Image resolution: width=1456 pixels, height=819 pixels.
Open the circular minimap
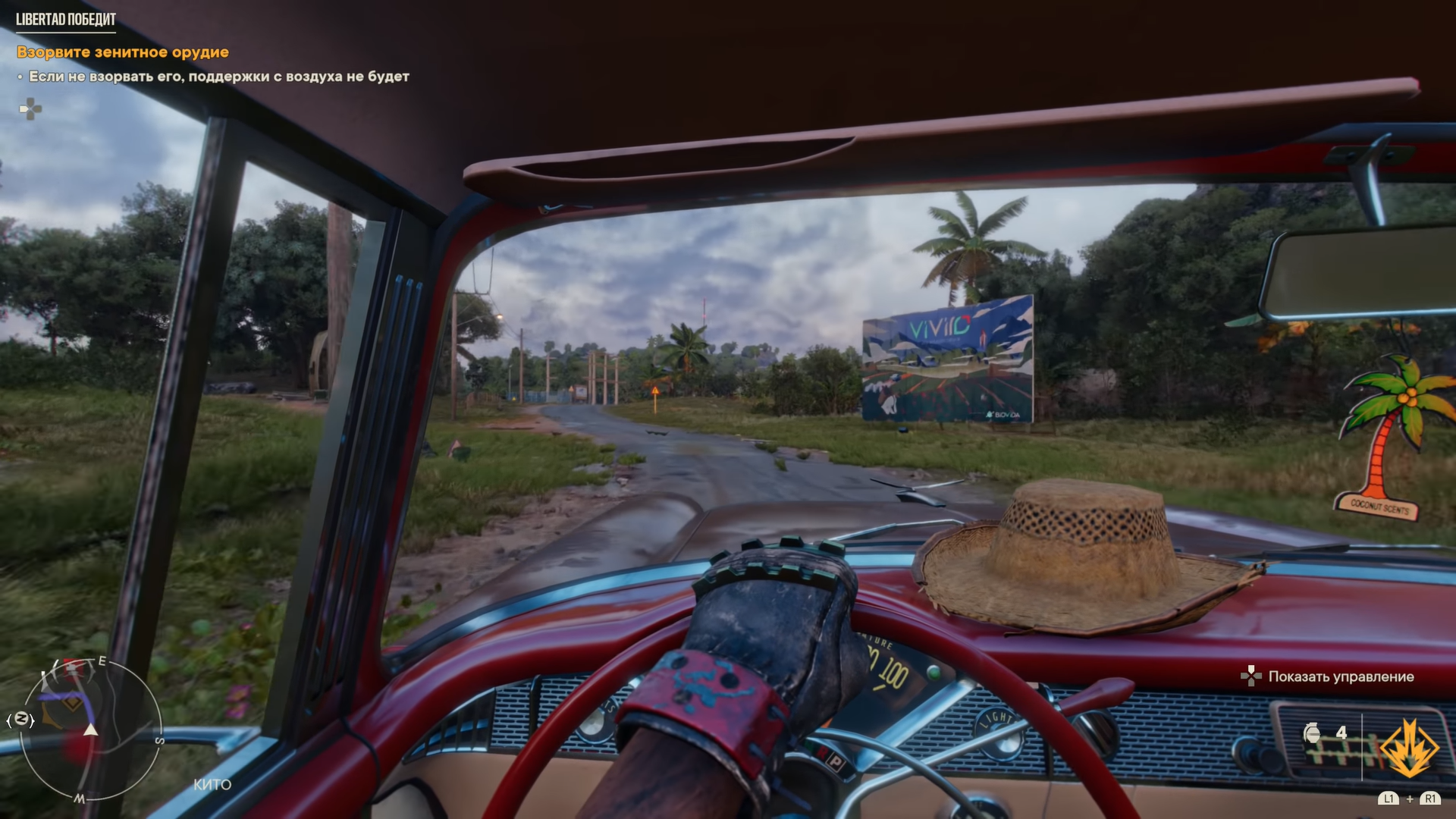(91, 728)
